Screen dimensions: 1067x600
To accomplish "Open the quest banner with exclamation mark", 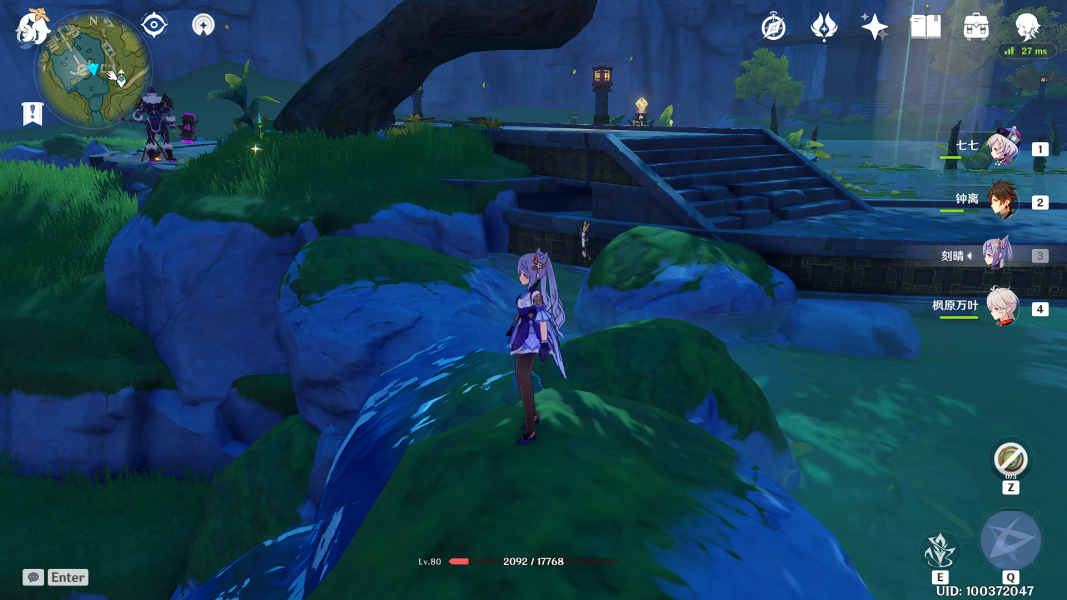I will point(32,113).
